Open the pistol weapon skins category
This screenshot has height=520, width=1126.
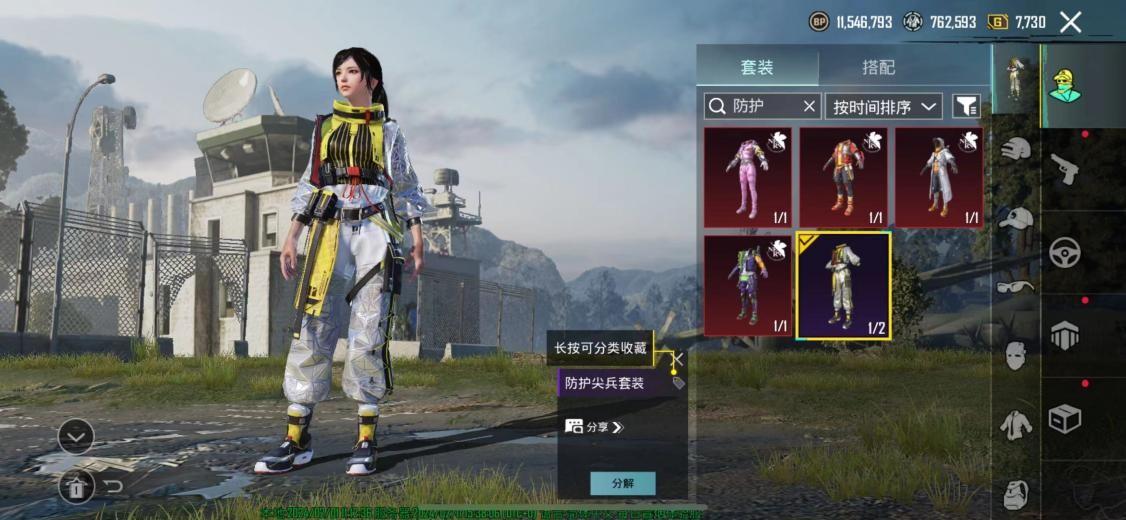point(1064,168)
